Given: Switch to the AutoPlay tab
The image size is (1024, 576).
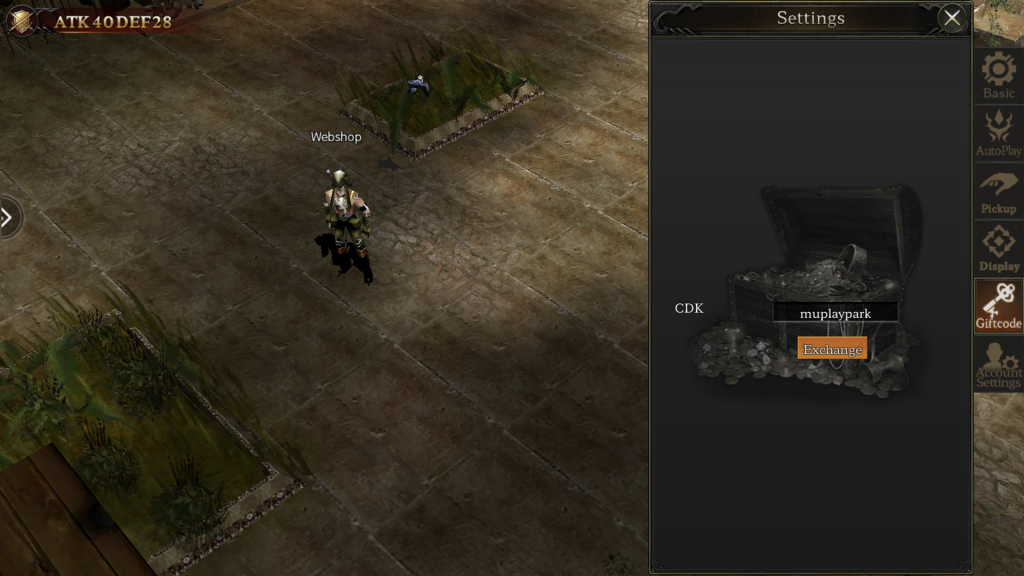Looking at the screenshot, I should point(998,133).
